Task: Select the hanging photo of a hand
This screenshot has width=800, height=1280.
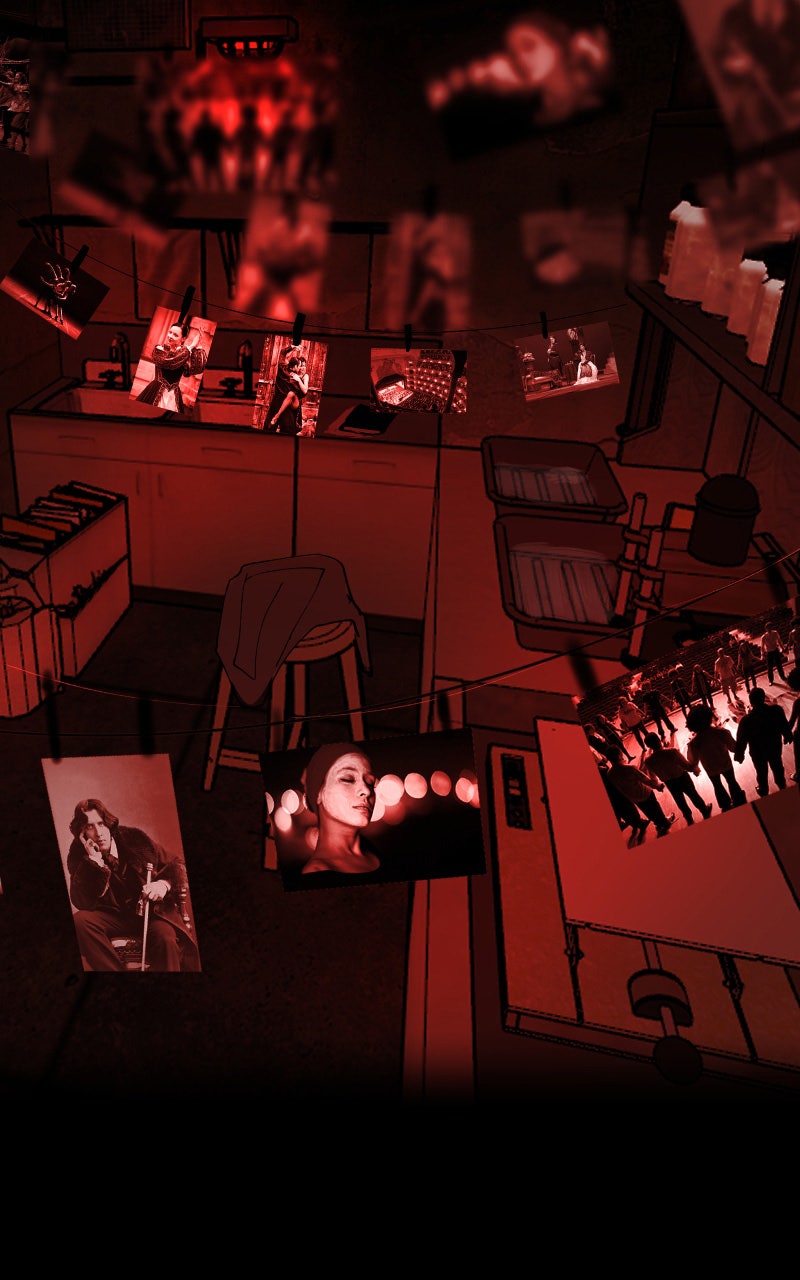Action: 55,287
